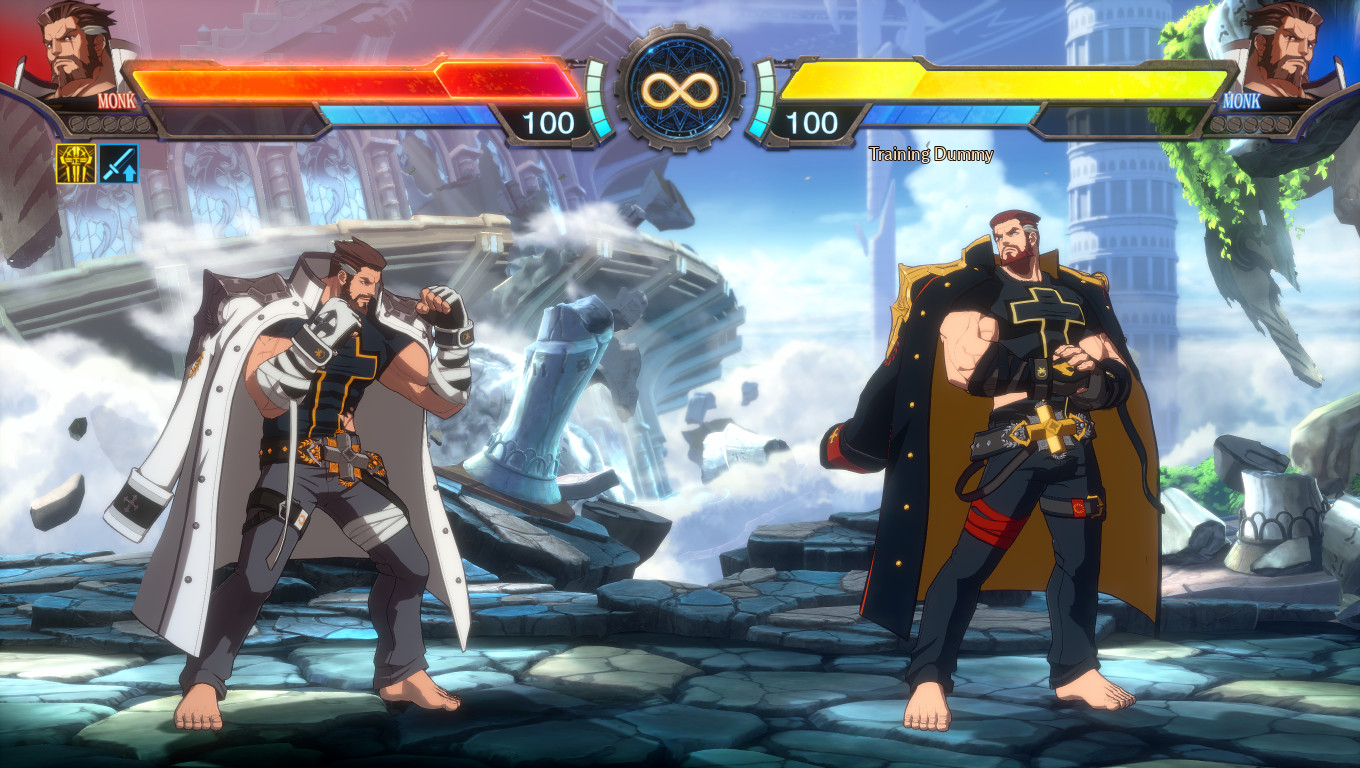Click the yellow Training Dummy health bar
The width and height of the screenshot is (1360, 768).
pos(1010,78)
